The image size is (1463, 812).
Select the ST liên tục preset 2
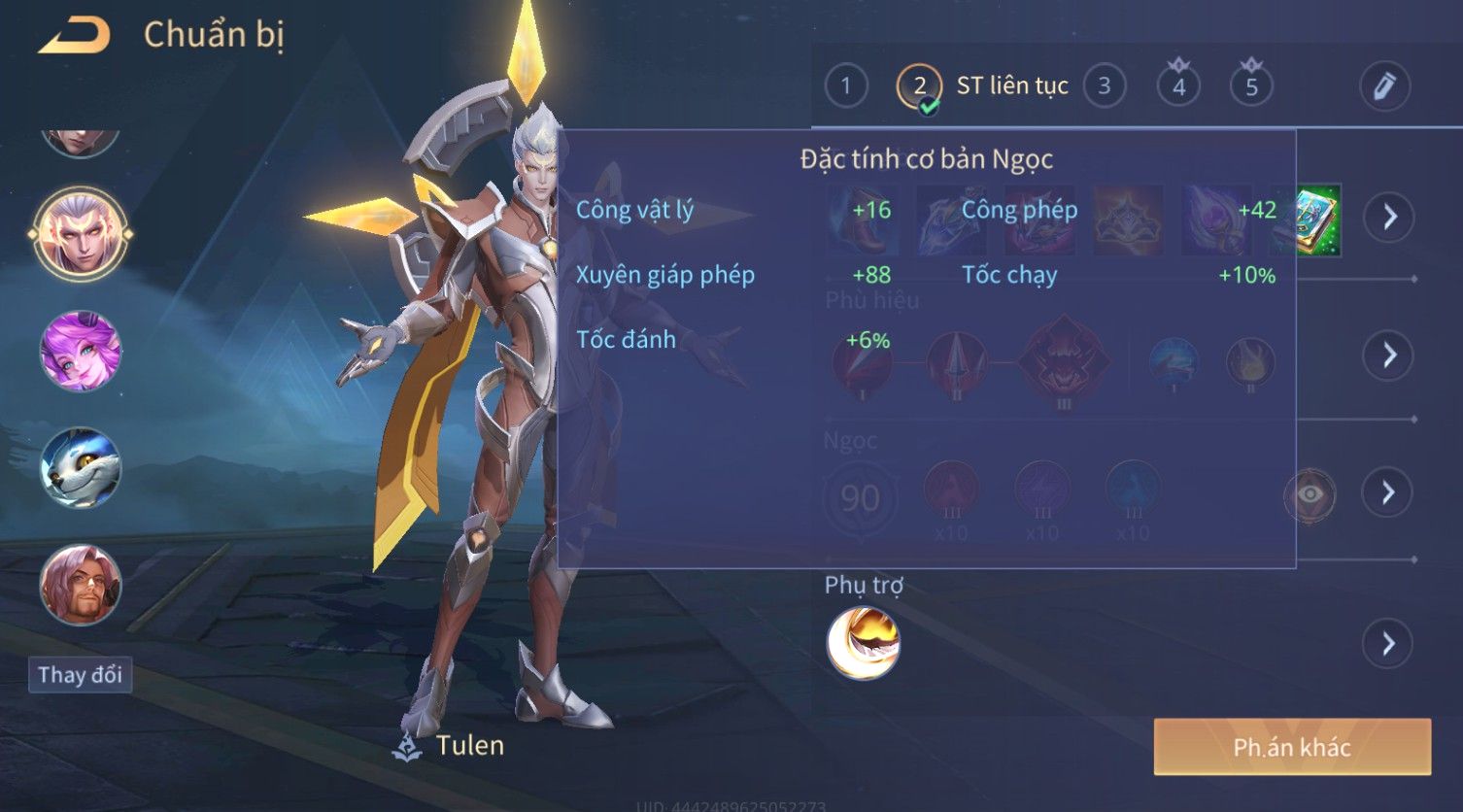pyautogui.click(x=919, y=86)
